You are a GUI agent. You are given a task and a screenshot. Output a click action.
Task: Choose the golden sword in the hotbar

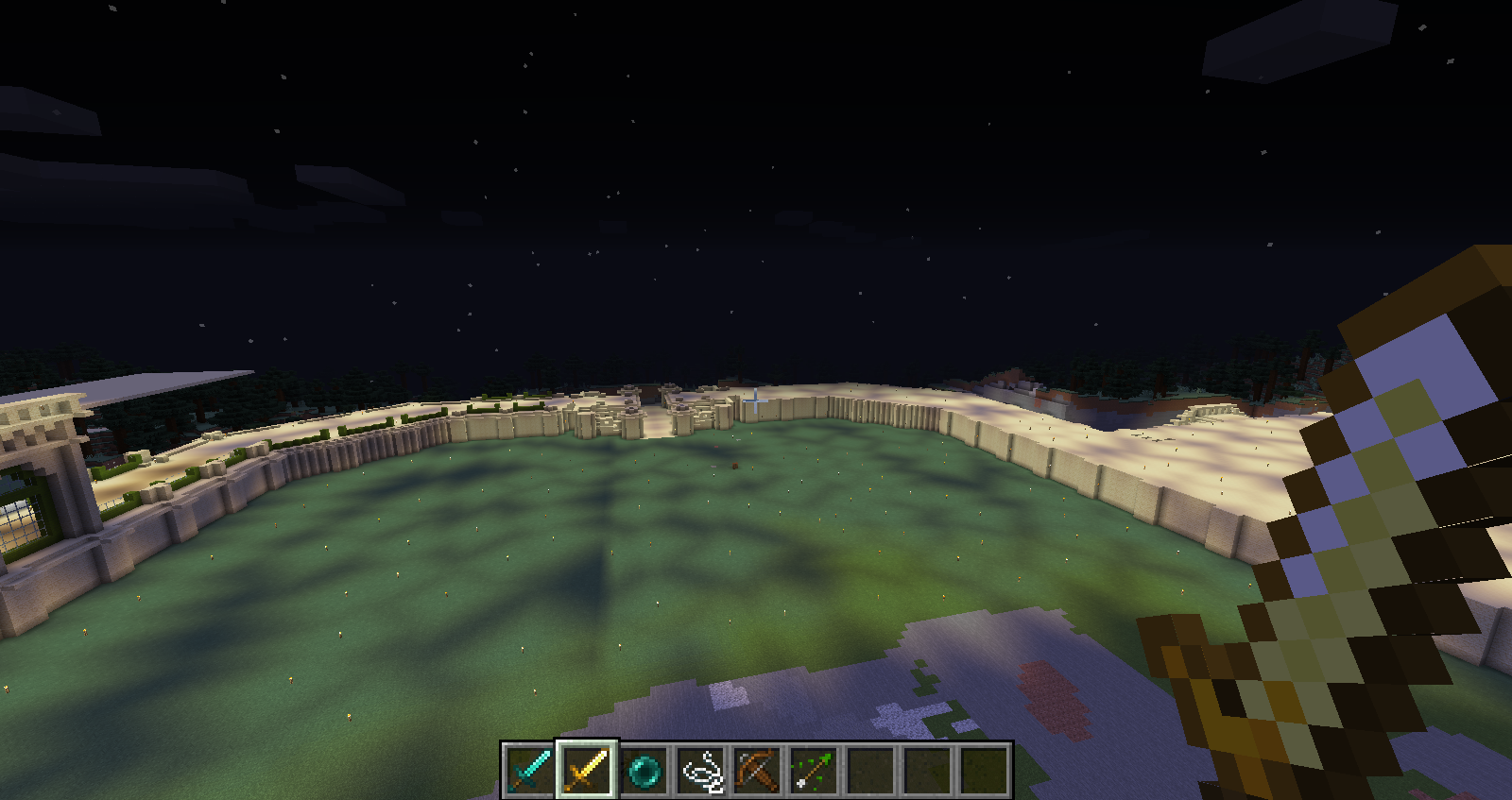point(587,770)
